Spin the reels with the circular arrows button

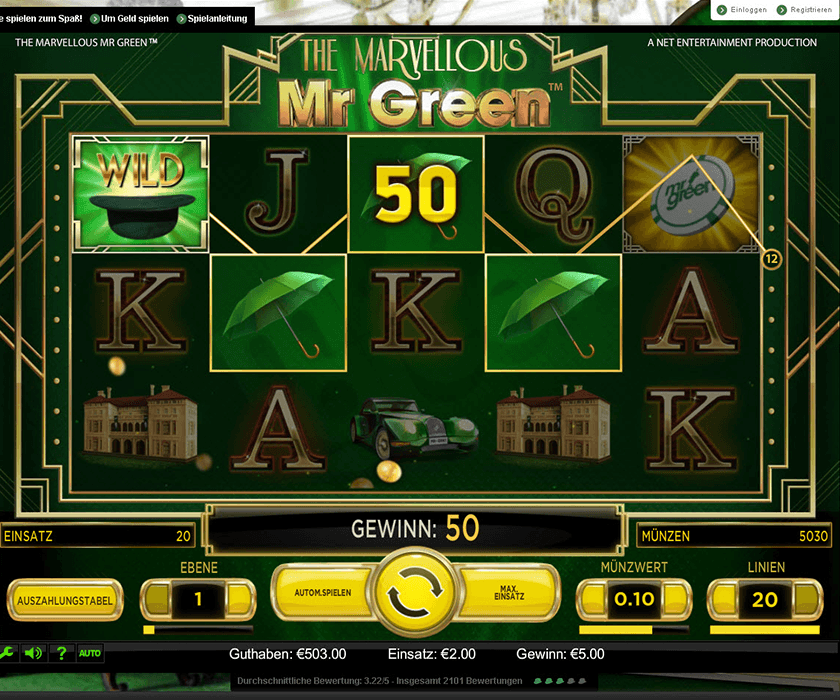pos(420,598)
